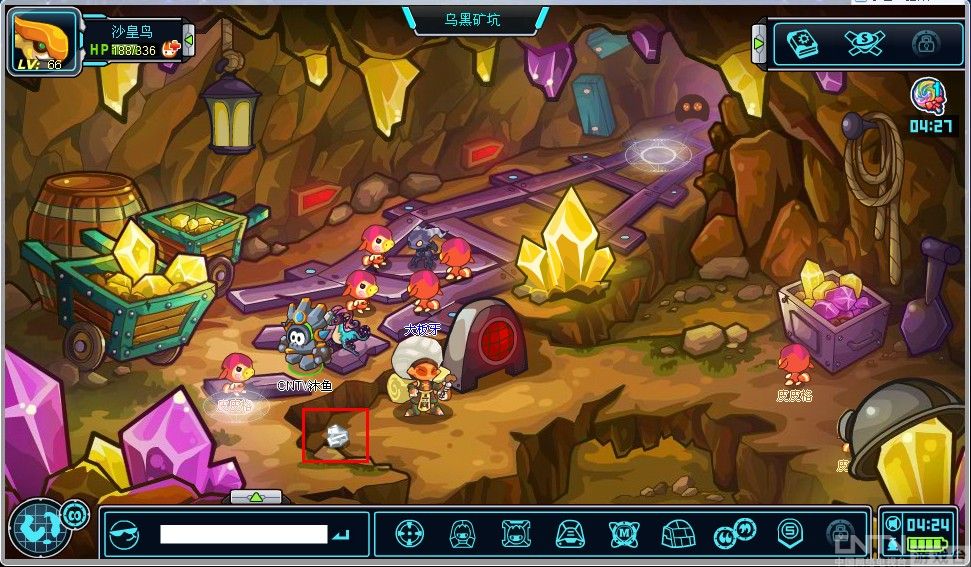Collapse the top-right menu panel arrow
Screen dimensions: 971x567
pos(759,45)
